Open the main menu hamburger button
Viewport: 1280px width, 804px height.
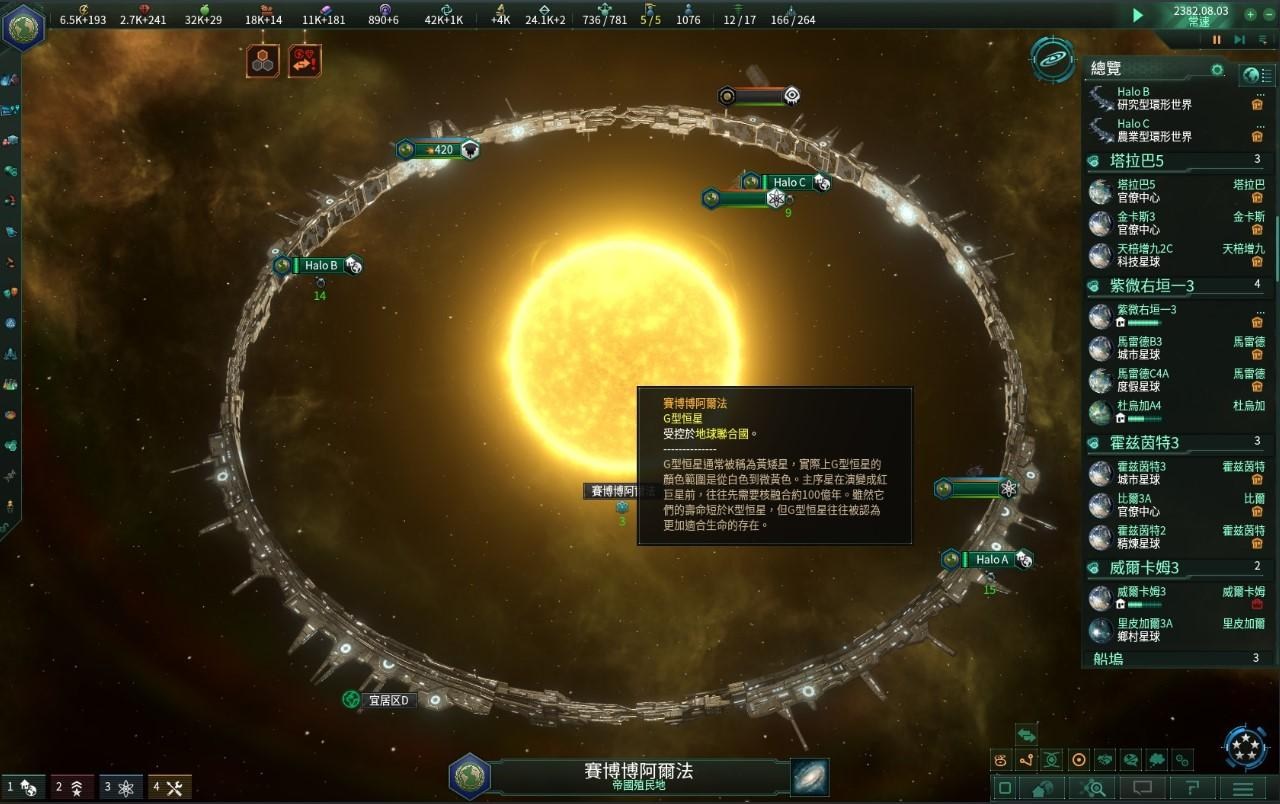(x=1242, y=789)
